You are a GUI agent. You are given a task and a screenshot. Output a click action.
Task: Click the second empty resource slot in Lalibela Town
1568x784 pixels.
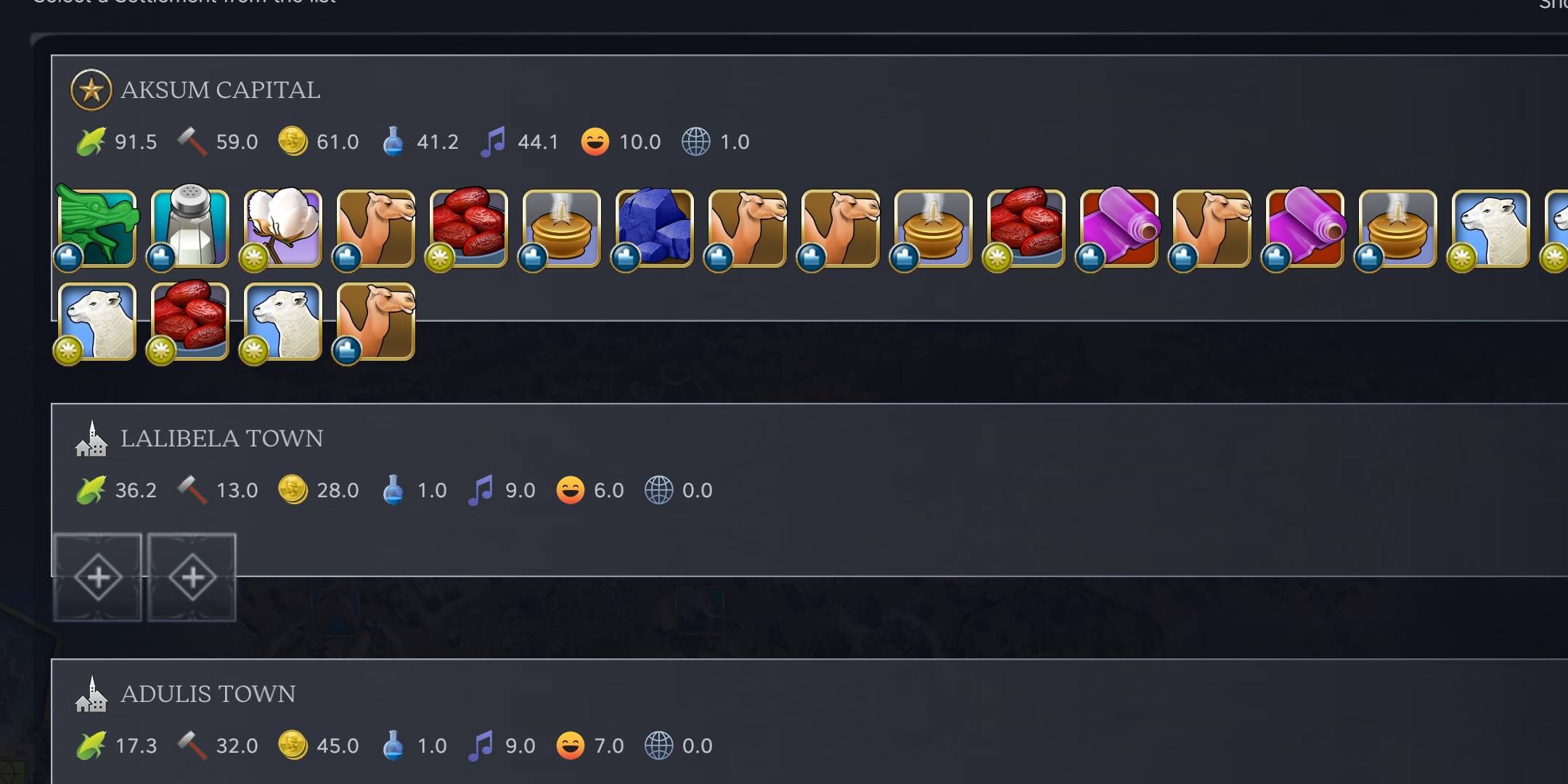point(192,579)
